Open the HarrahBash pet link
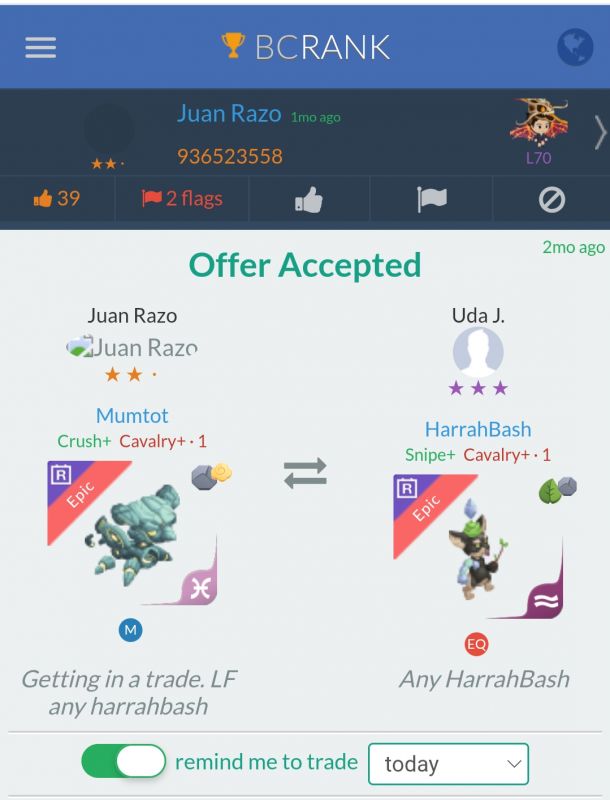 [477, 429]
